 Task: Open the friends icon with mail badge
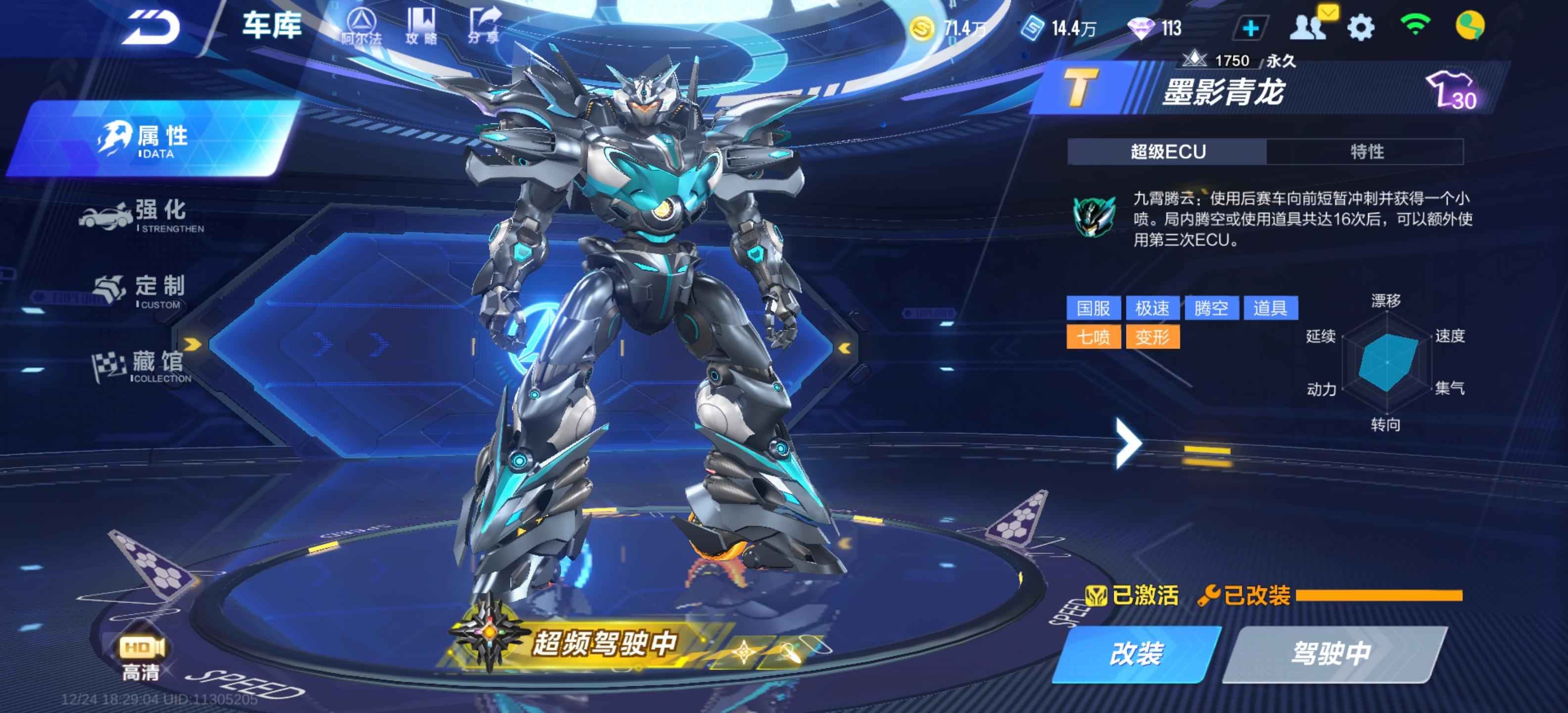1309,26
